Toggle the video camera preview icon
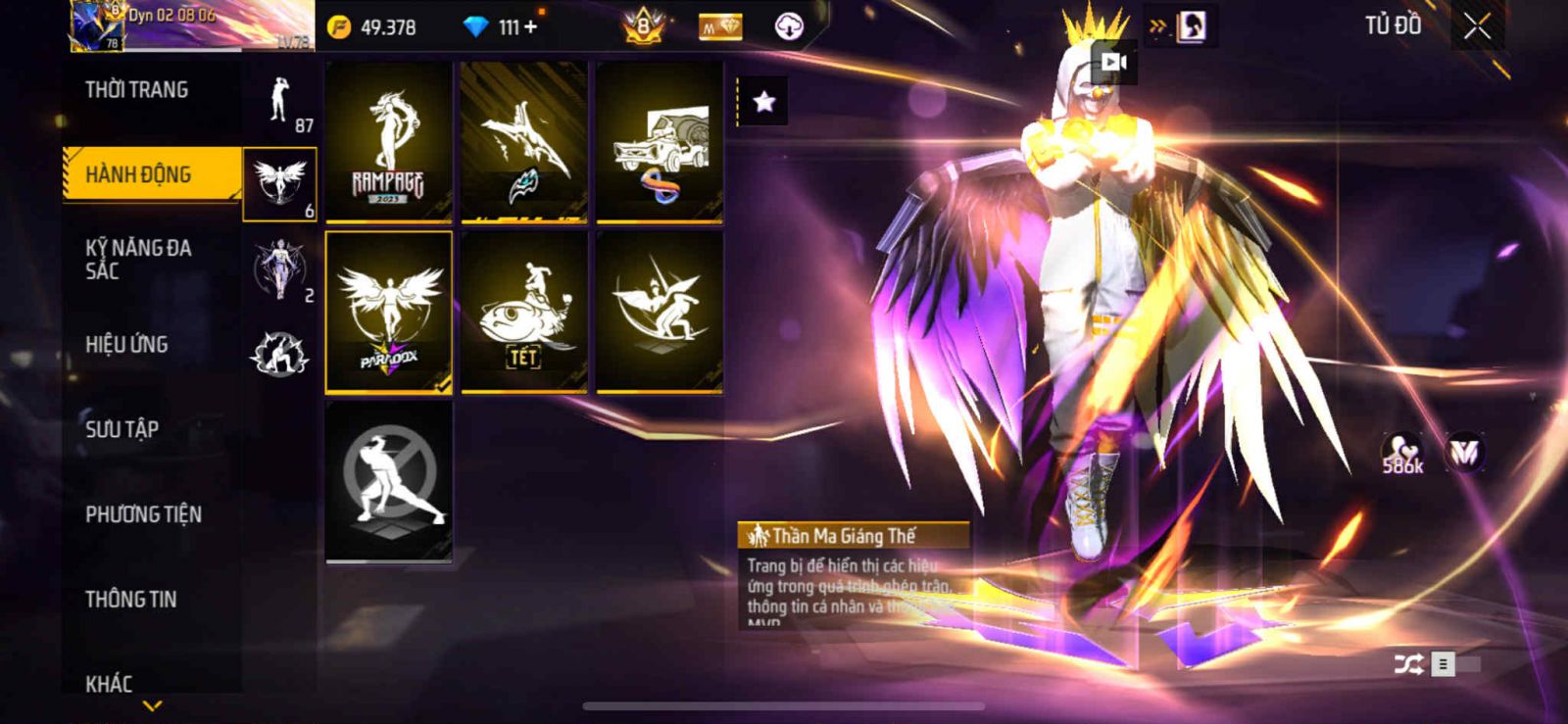1568x724 pixels. coord(1114,63)
